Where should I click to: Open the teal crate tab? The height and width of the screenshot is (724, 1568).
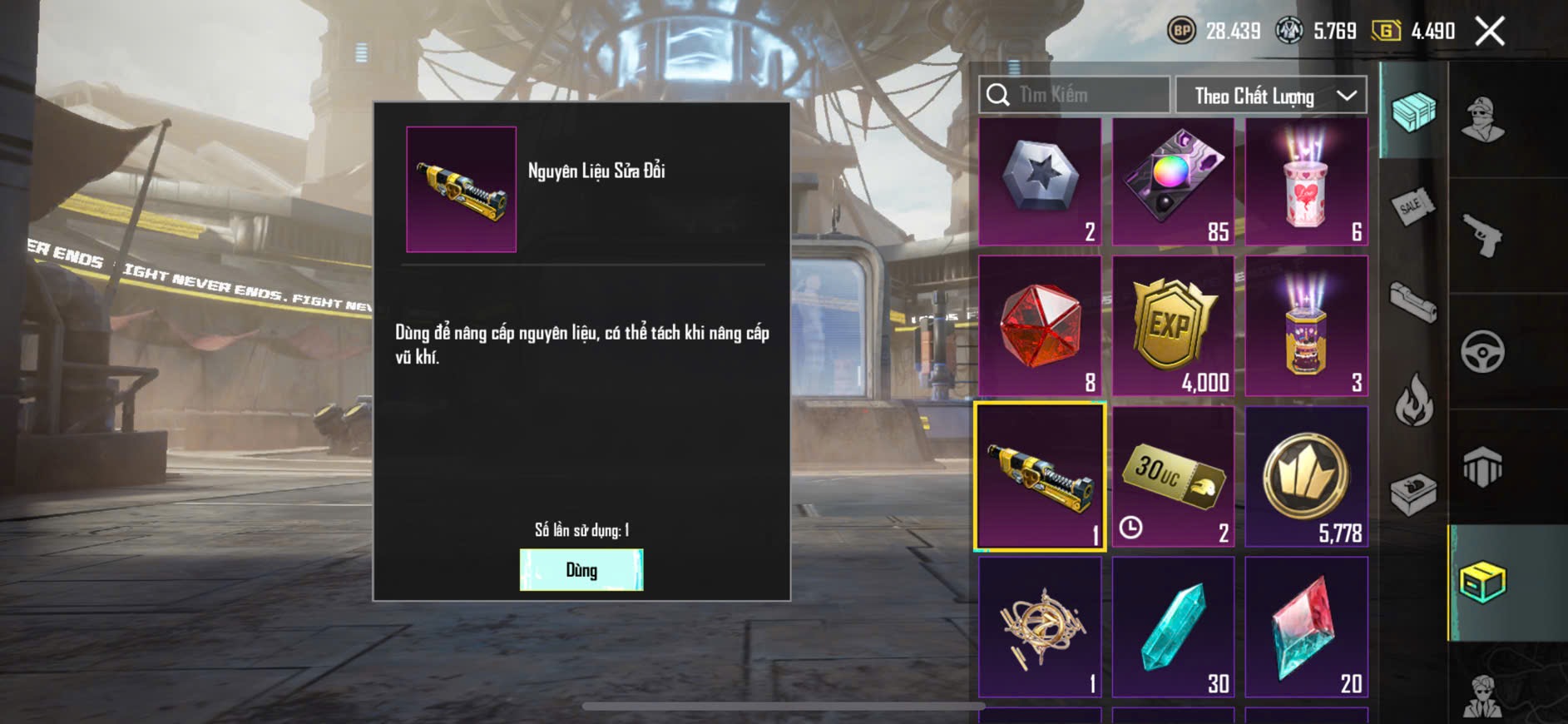tap(1413, 112)
